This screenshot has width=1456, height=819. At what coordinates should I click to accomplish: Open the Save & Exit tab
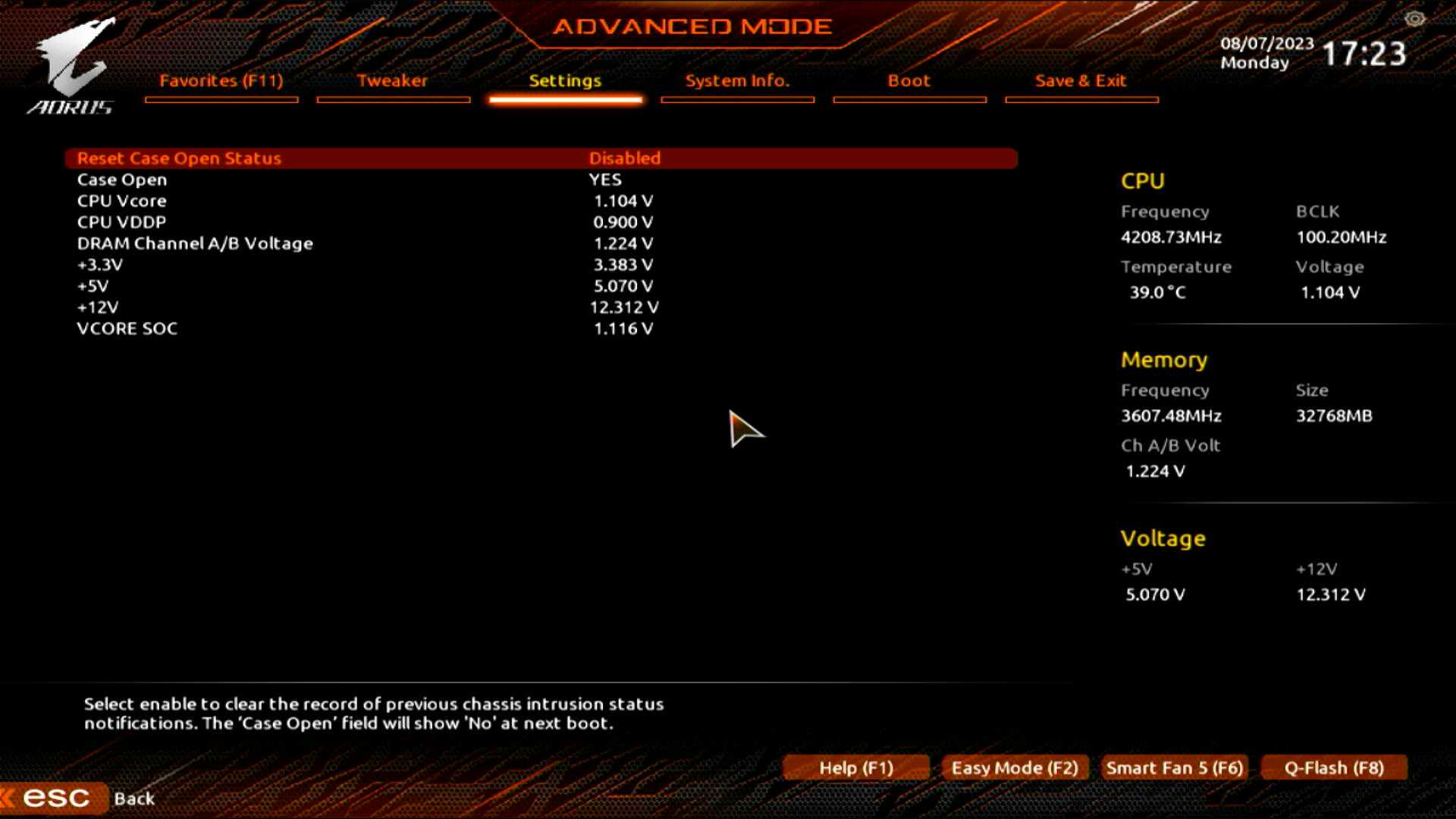click(1081, 81)
